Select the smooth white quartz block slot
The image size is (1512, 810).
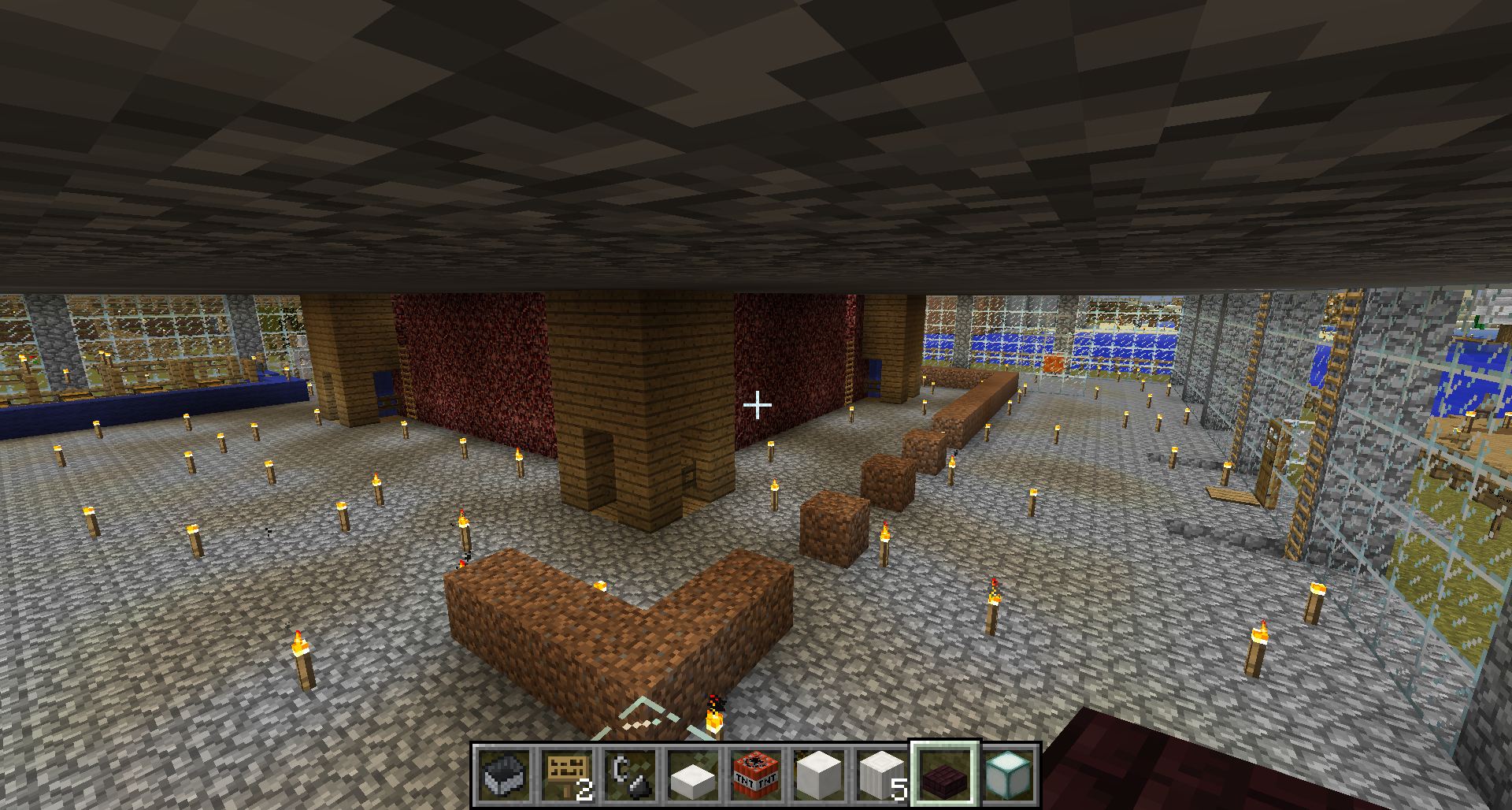(819, 775)
